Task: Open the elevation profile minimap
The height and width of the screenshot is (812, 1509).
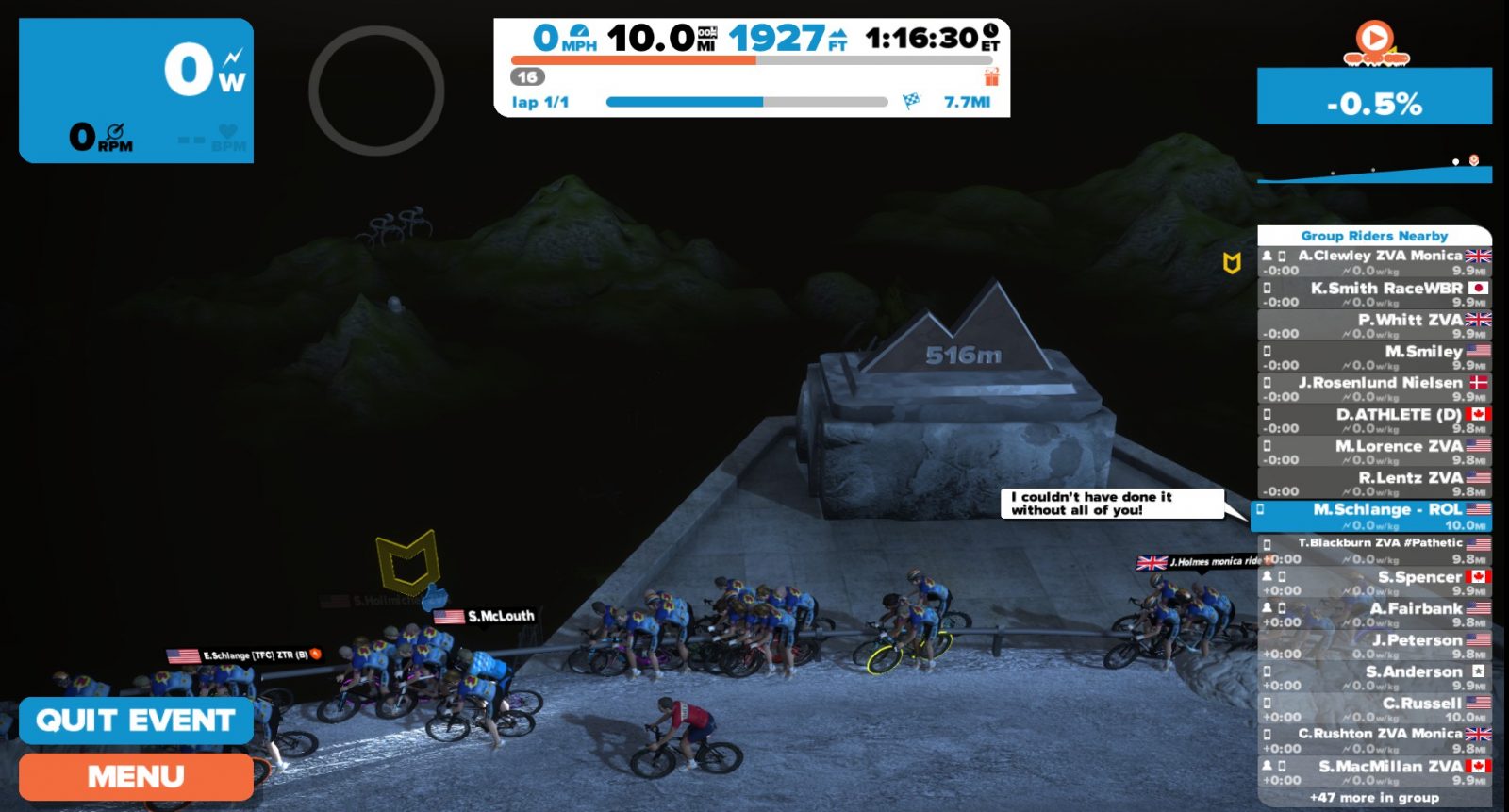Action: (x=1374, y=170)
